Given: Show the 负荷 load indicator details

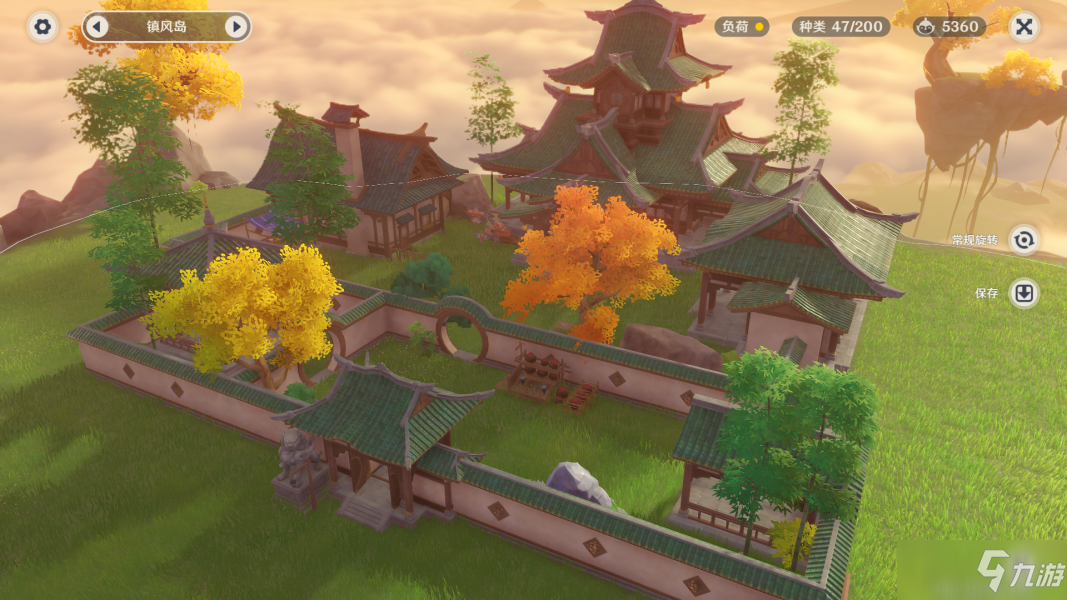Looking at the screenshot, I should click(x=741, y=27).
